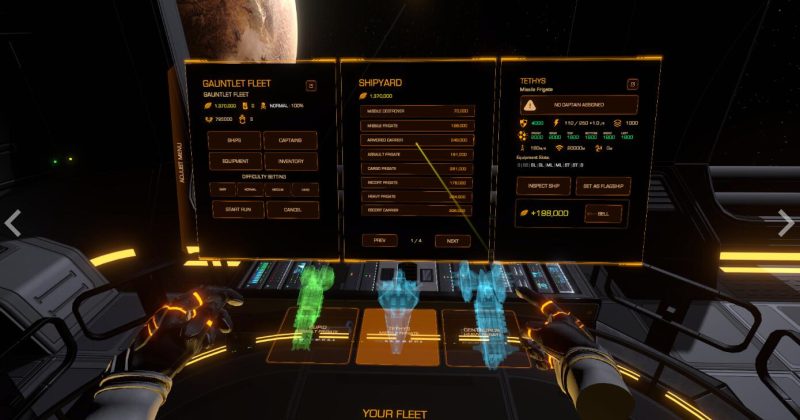Select Missile Destroyer in the shipyard list
This screenshot has height=420, width=800.
(x=417, y=111)
